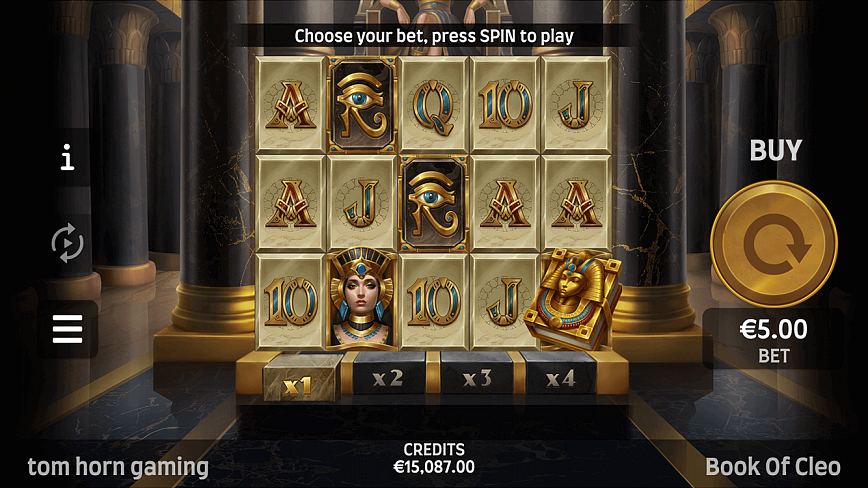Open the BUY feature option
Screen dimensions: 868x488
(776, 151)
